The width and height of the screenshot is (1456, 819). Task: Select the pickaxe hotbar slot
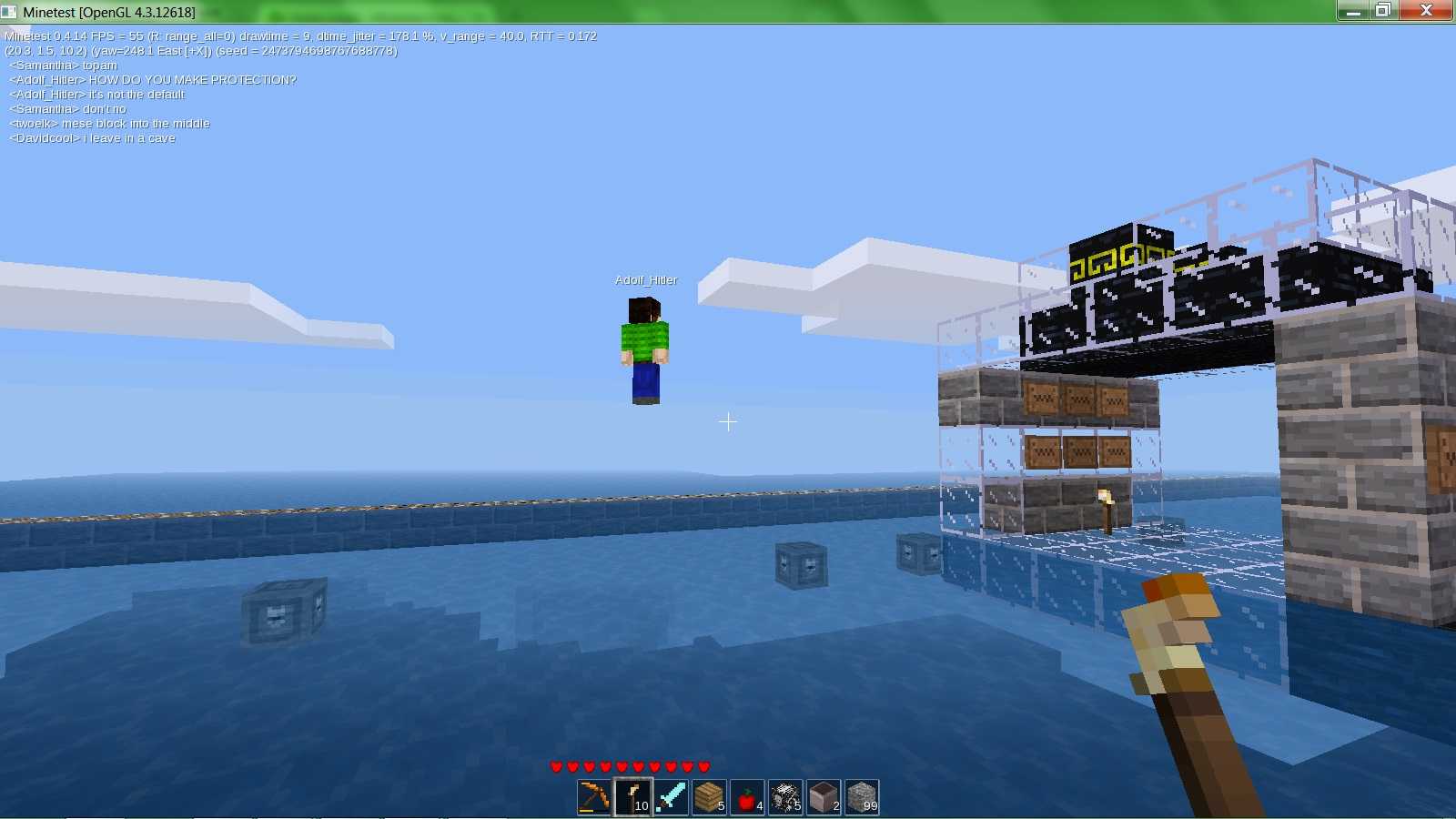point(594,797)
